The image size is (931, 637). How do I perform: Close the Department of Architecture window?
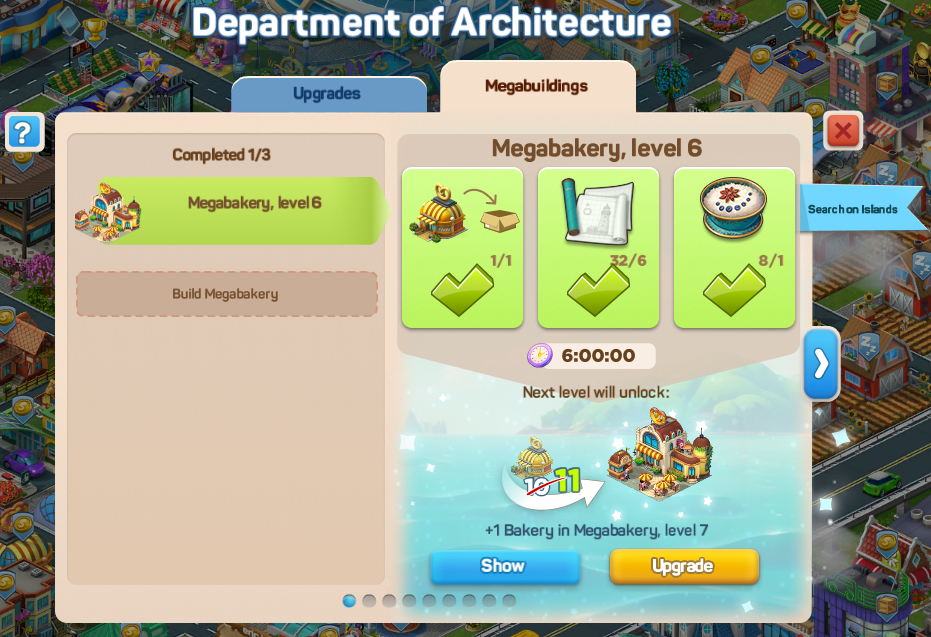pyautogui.click(x=843, y=131)
